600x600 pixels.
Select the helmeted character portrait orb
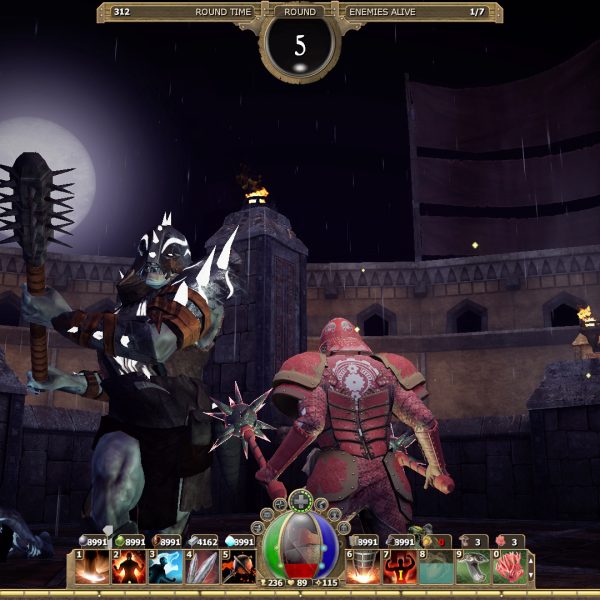coord(300,545)
